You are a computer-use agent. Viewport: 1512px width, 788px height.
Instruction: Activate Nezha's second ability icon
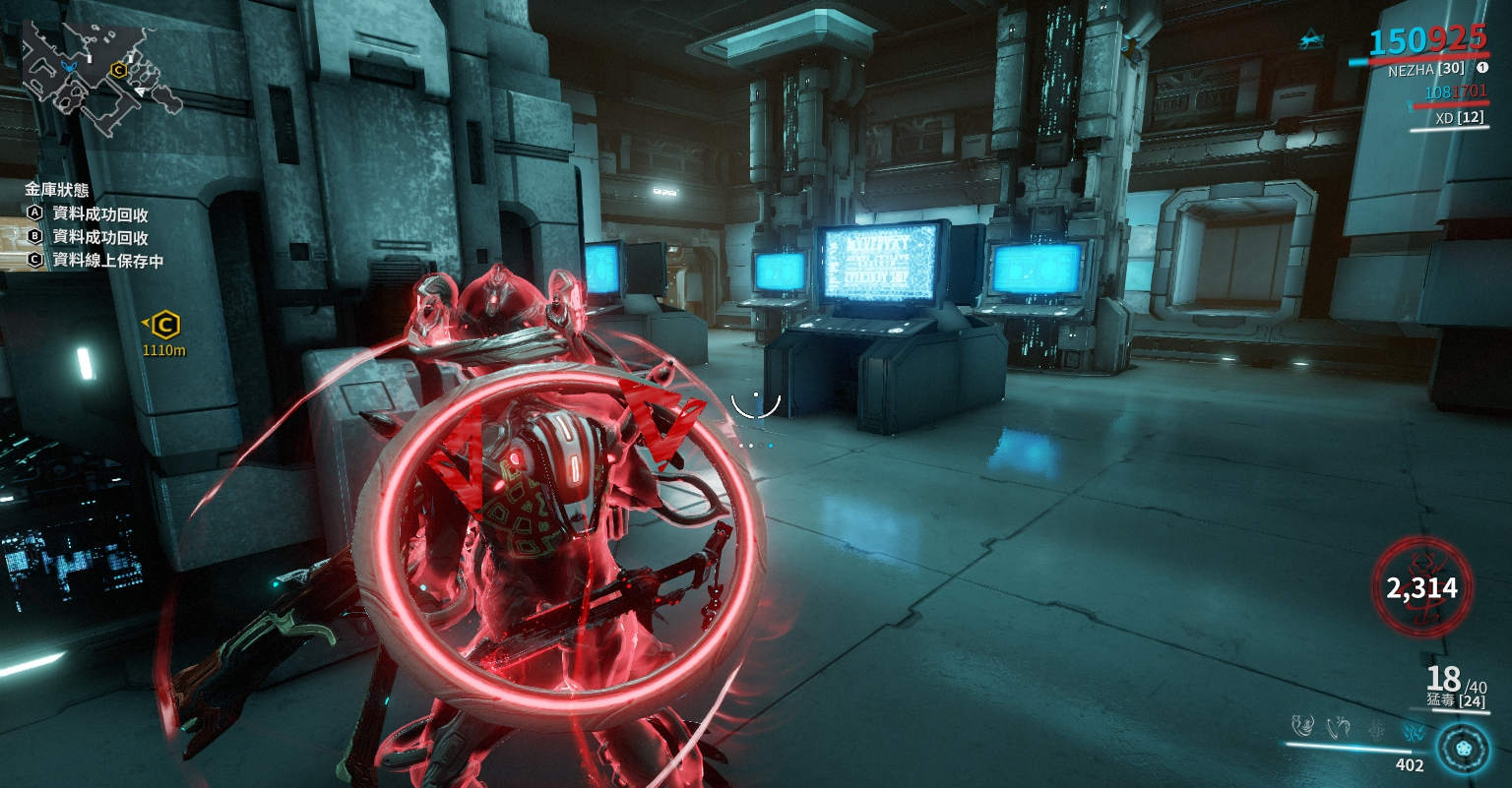coord(1339,727)
